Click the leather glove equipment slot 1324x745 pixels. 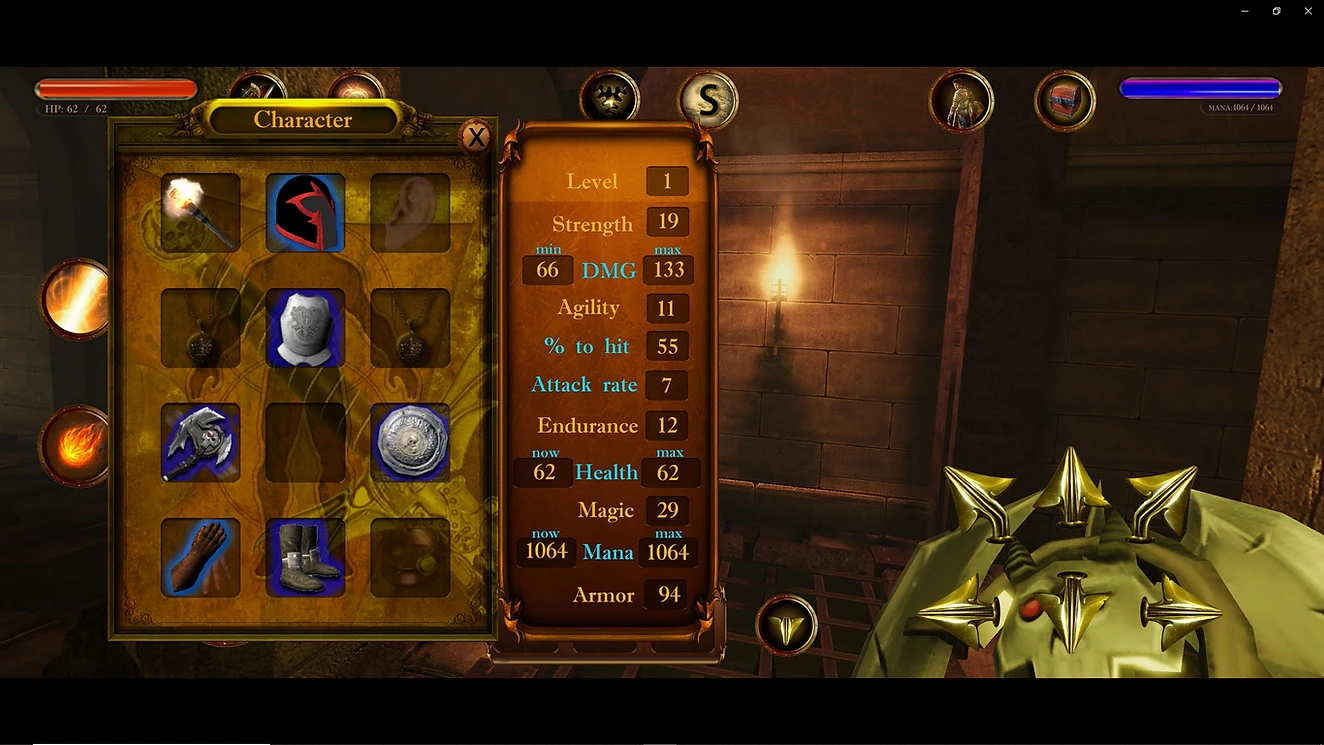(x=200, y=557)
